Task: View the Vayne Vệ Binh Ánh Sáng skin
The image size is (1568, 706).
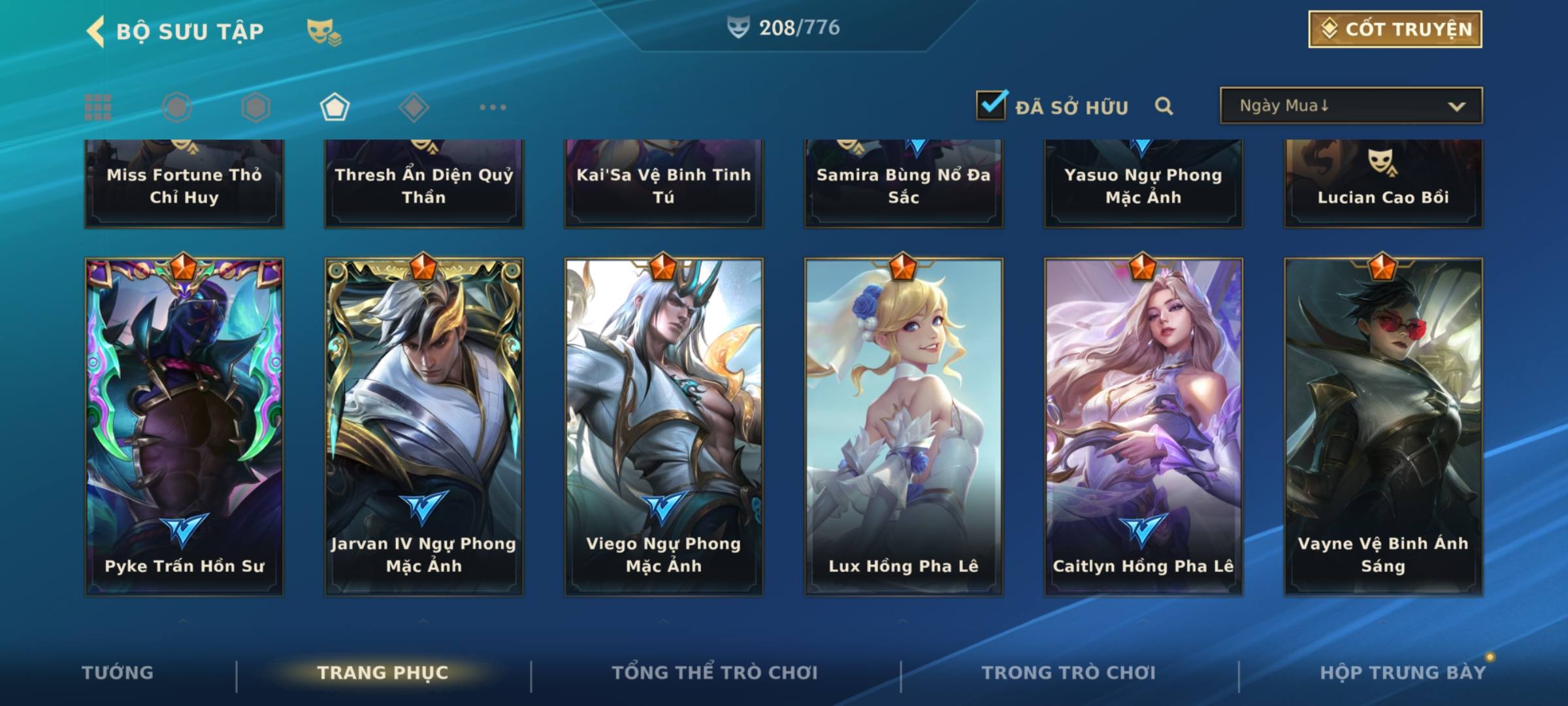Action: 1383,426
